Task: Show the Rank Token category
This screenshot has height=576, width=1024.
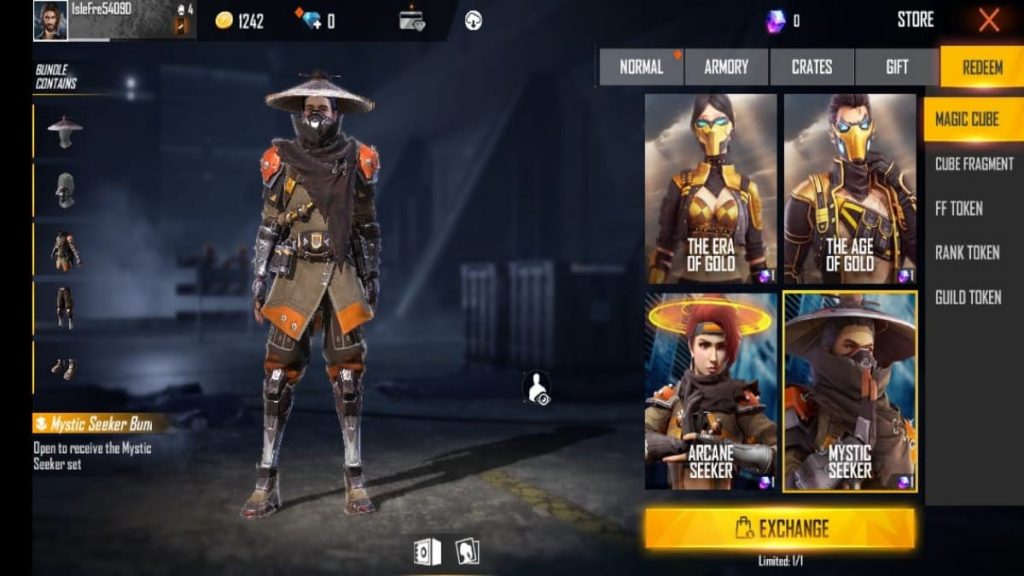Action: pyautogui.click(x=967, y=253)
